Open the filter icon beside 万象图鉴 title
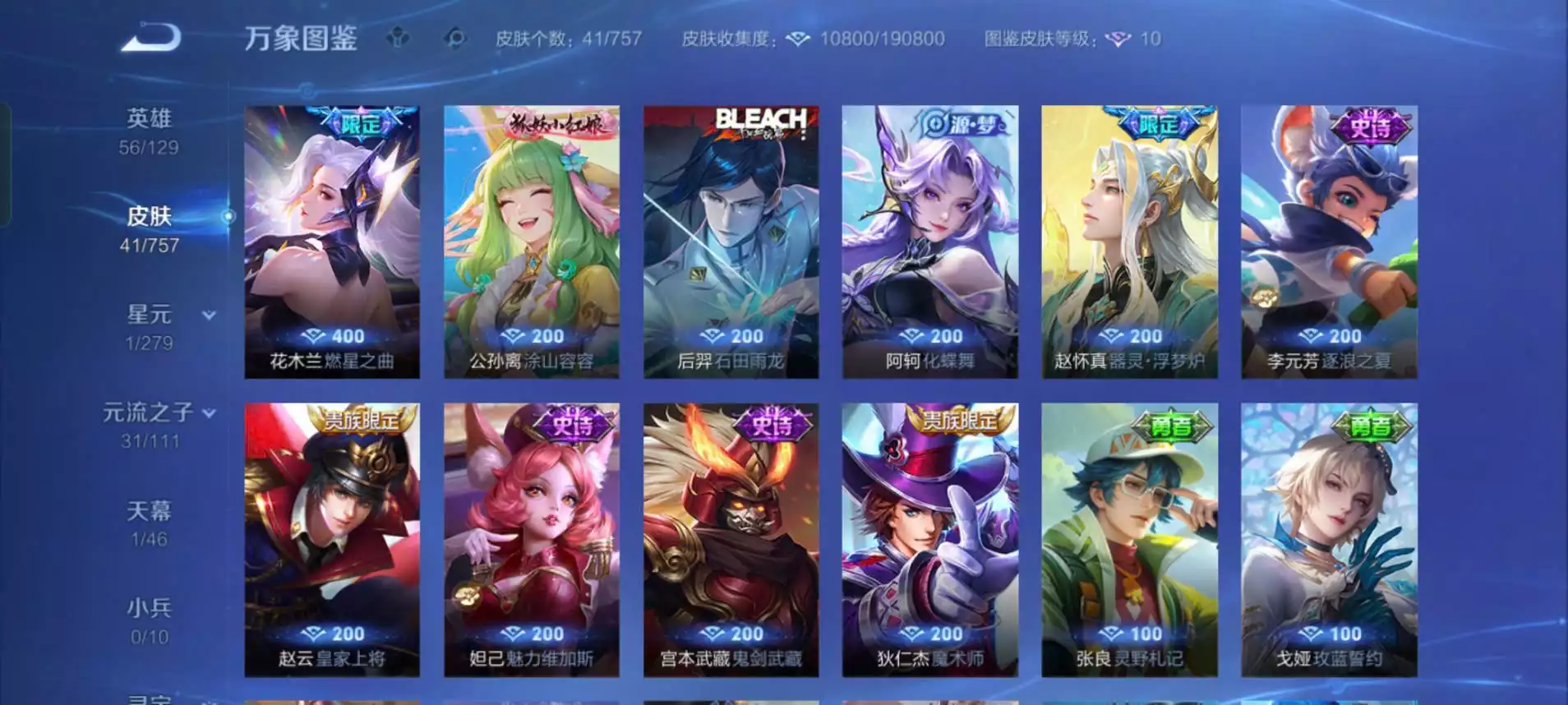This screenshot has width=1568, height=705. (400, 37)
